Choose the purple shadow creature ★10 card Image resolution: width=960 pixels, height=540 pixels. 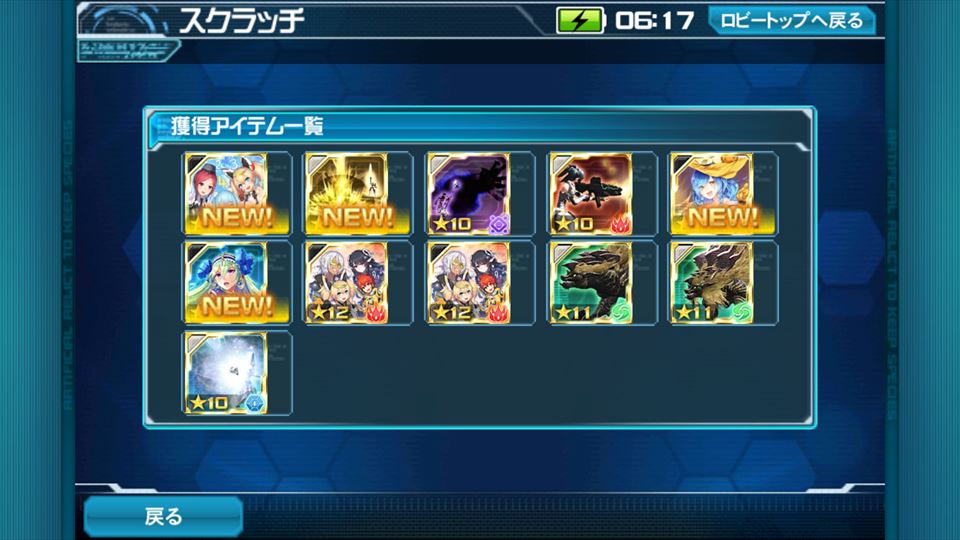pos(468,193)
